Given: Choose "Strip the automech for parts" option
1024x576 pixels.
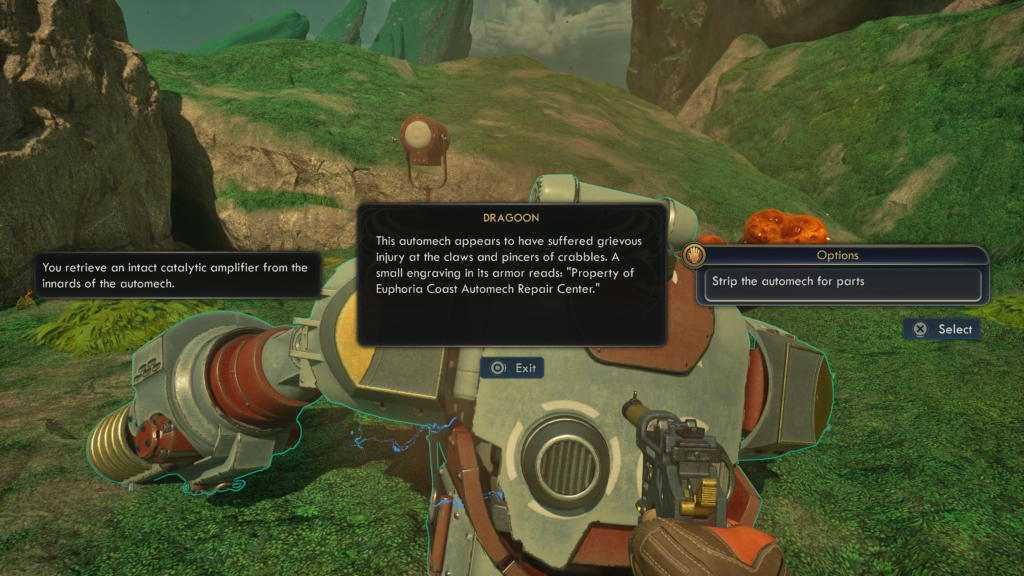Looking at the screenshot, I should (x=840, y=283).
